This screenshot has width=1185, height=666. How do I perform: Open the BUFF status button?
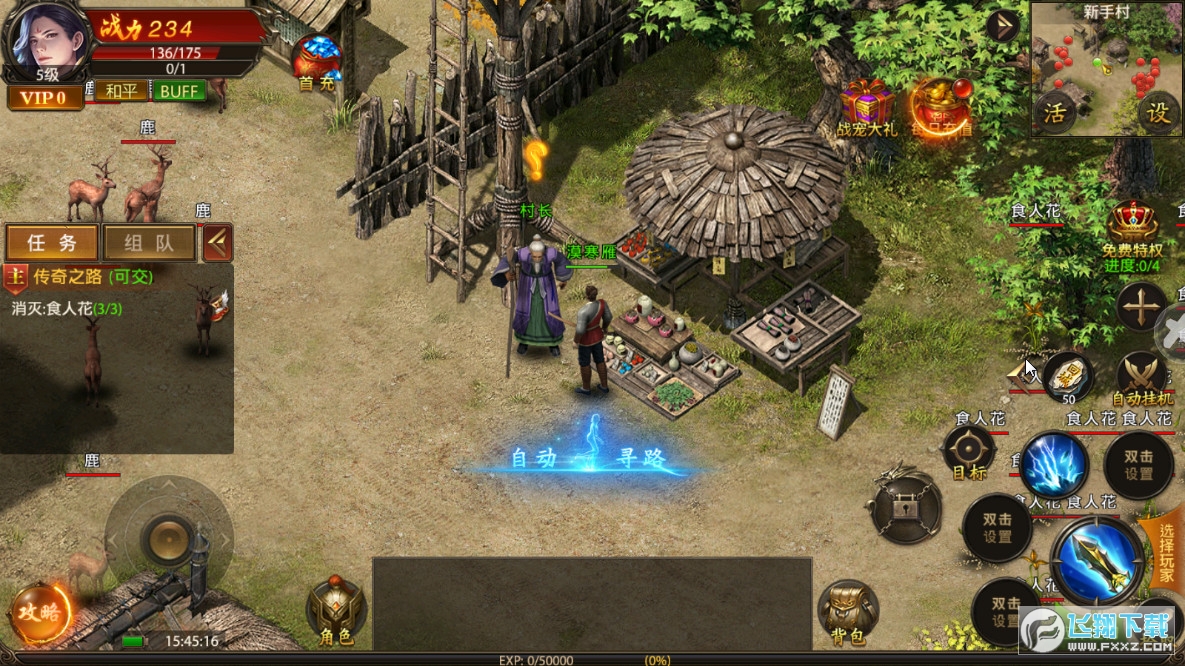(179, 91)
